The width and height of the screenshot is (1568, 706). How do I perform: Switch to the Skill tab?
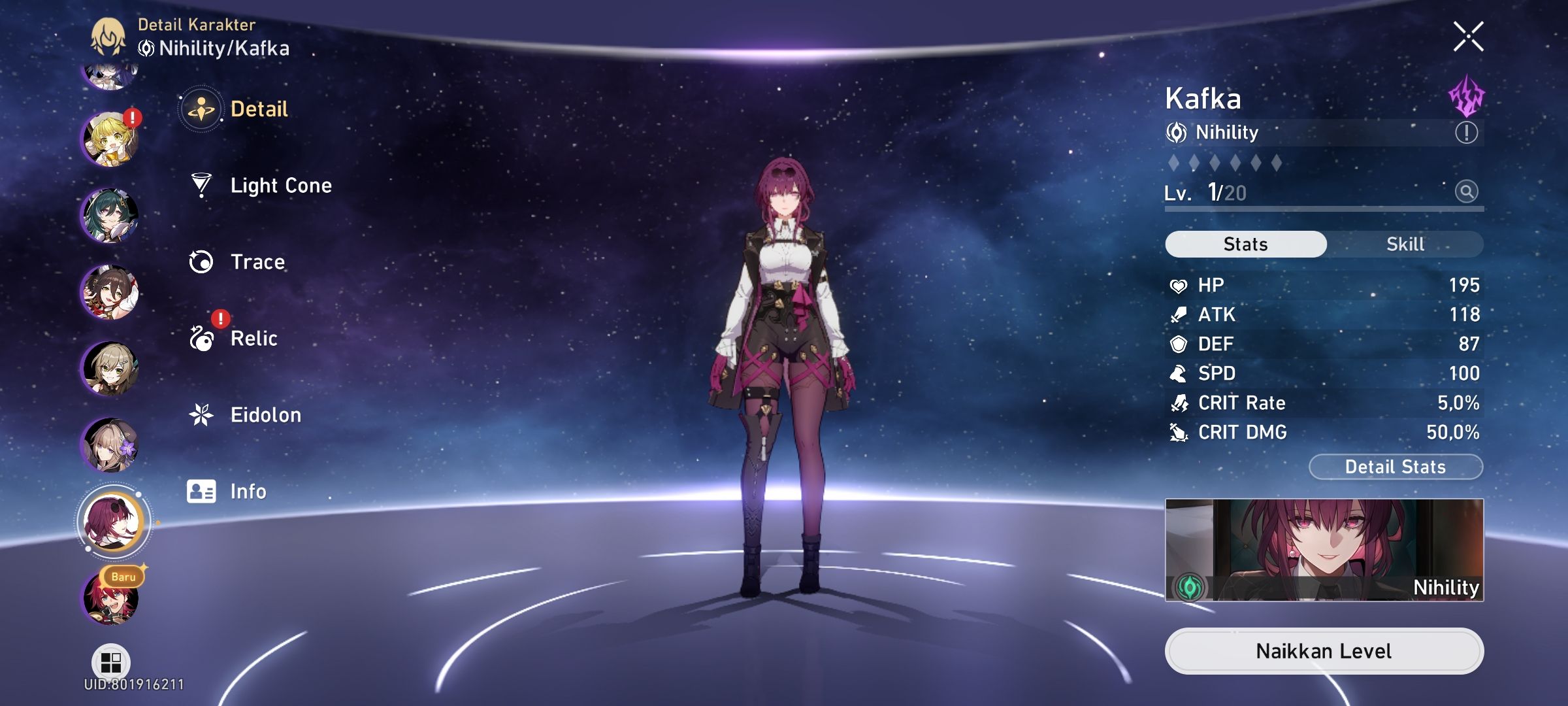(1404, 244)
